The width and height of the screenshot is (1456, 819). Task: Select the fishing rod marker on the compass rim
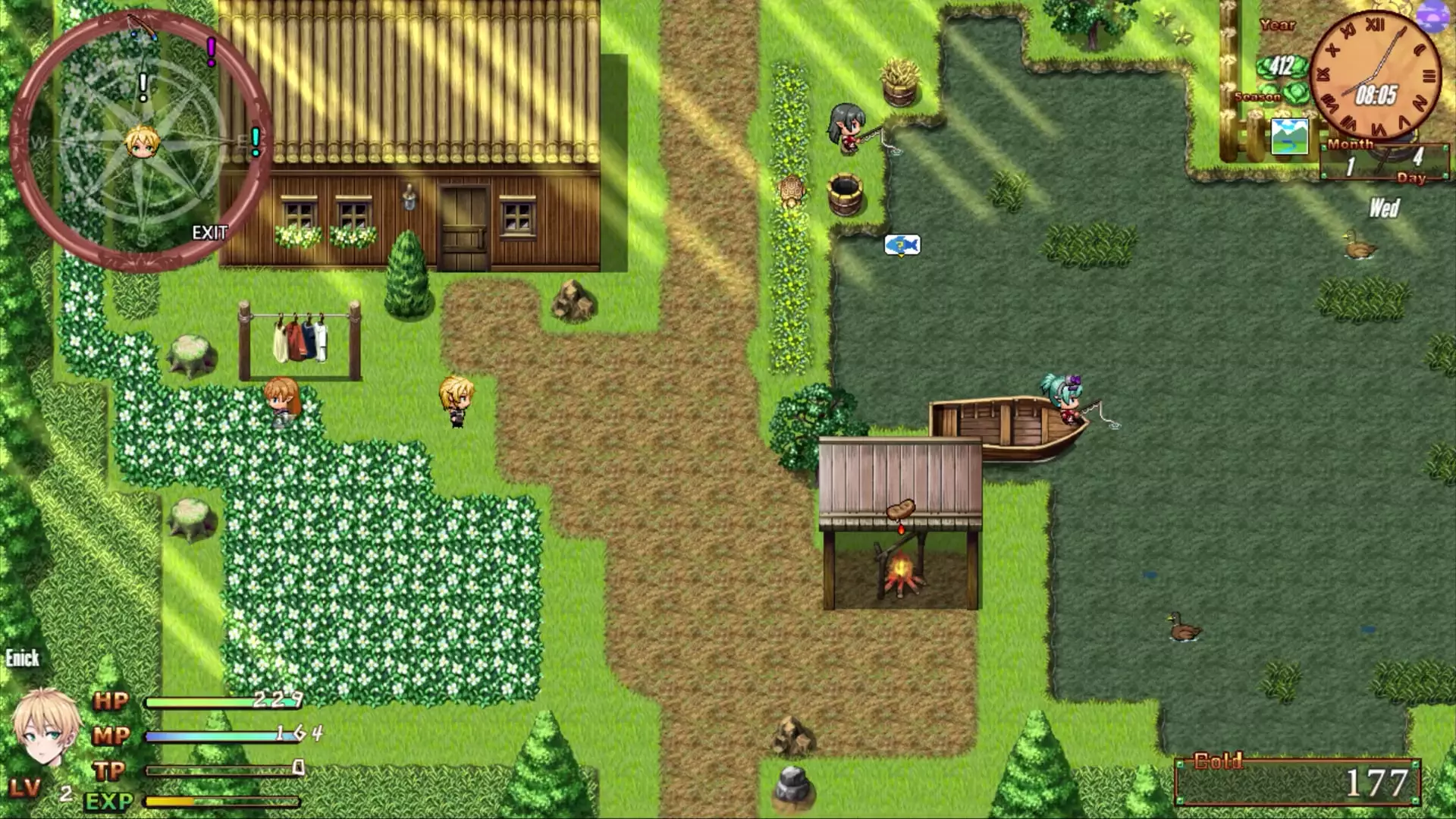point(142,27)
